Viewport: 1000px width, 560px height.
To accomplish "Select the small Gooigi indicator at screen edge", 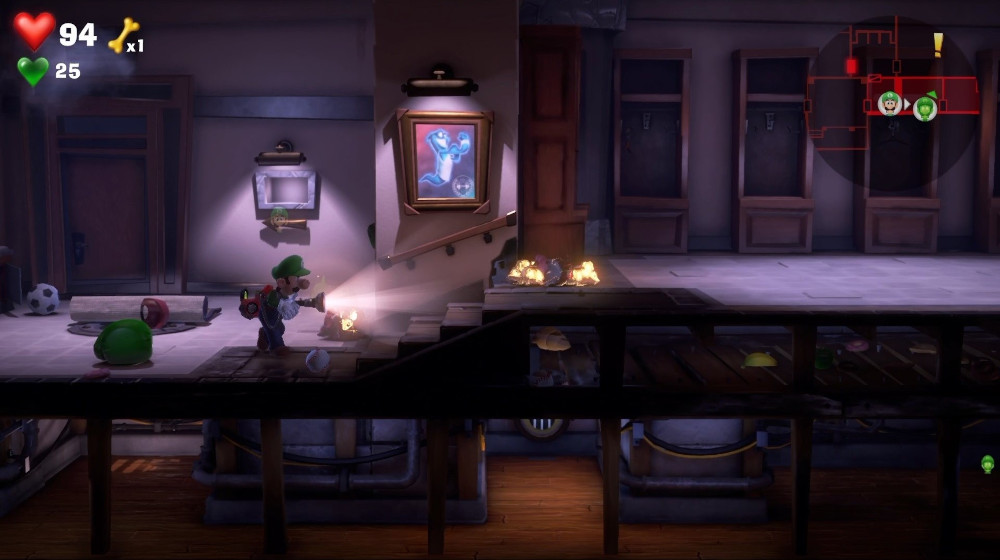I will (987, 464).
